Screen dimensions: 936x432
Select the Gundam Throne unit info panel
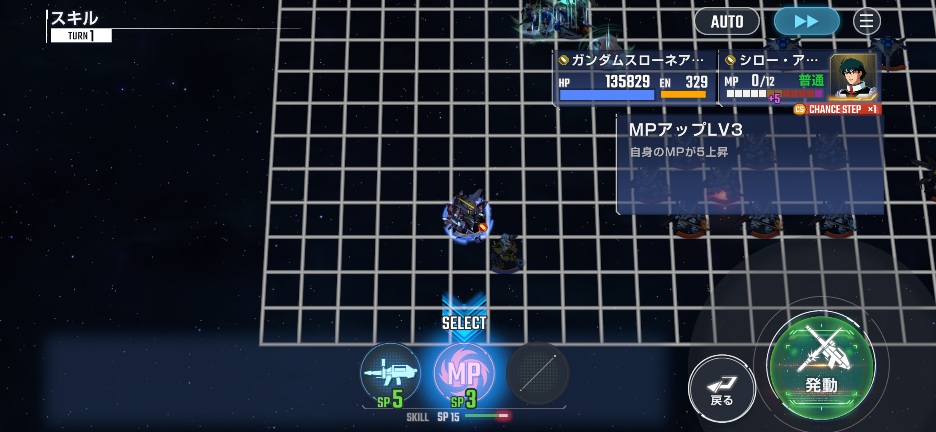click(635, 78)
